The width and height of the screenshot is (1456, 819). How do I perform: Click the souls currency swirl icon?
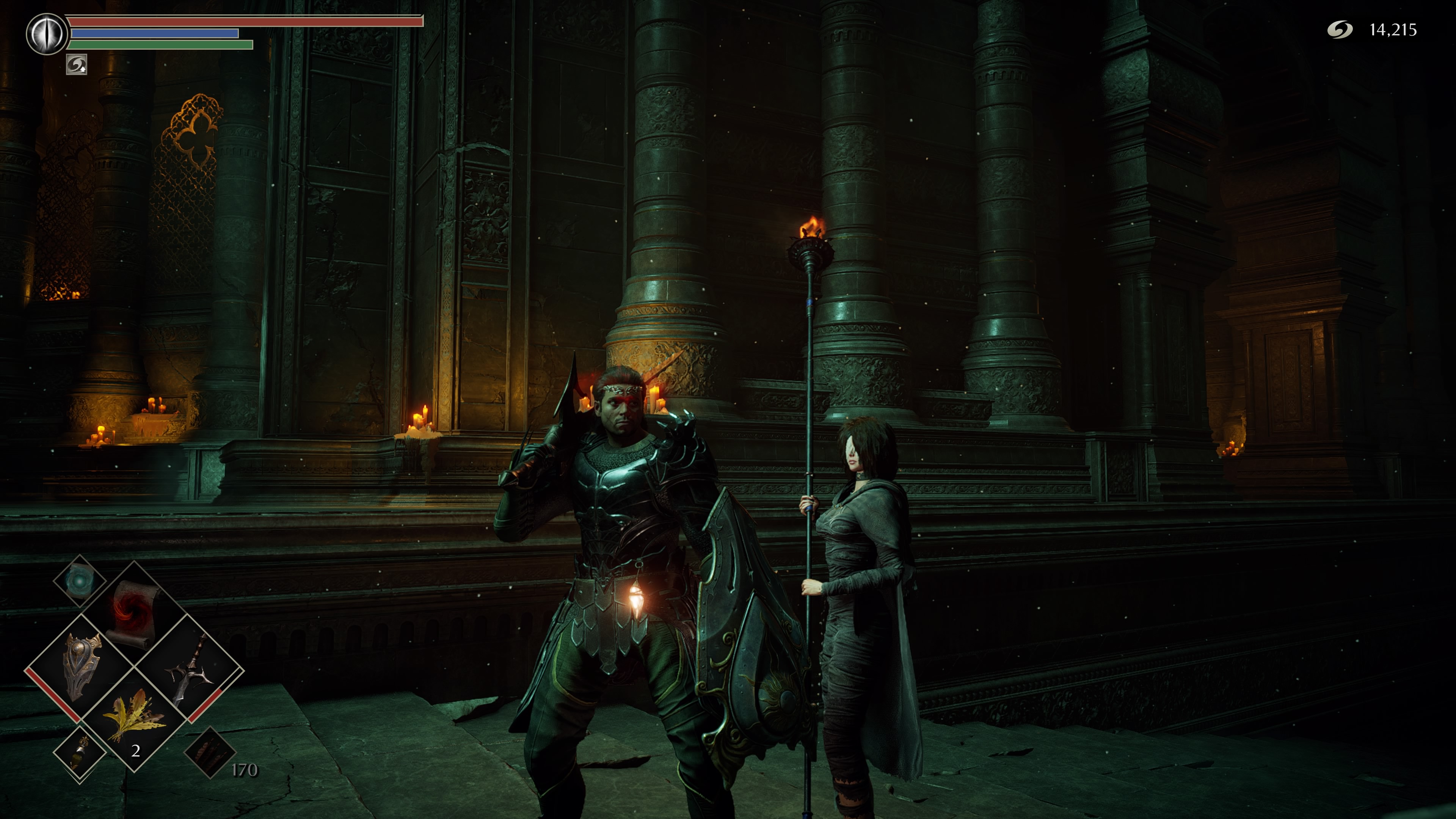point(1340,30)
